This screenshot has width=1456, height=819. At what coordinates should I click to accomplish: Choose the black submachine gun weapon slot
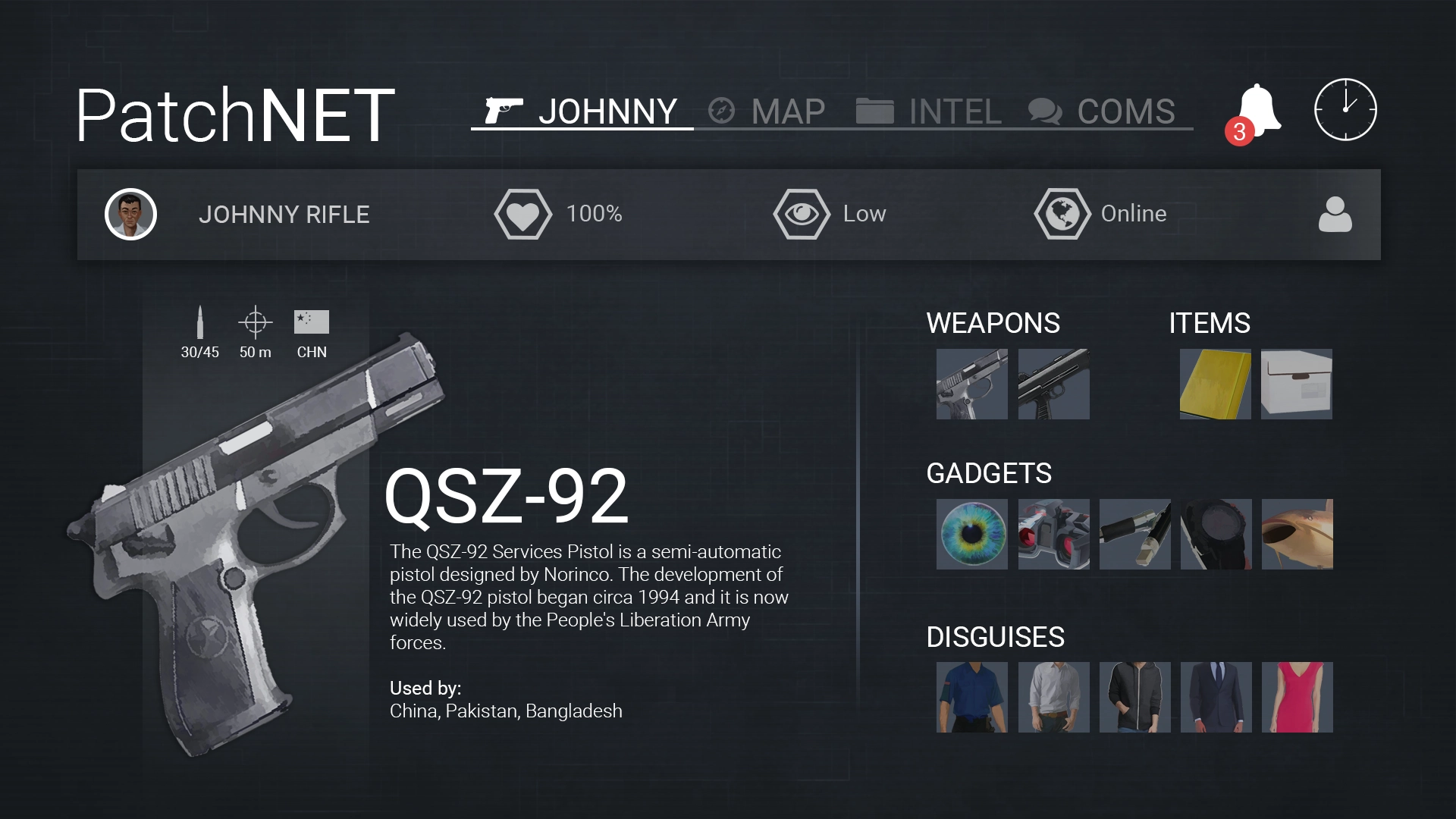pos(1053,384)
